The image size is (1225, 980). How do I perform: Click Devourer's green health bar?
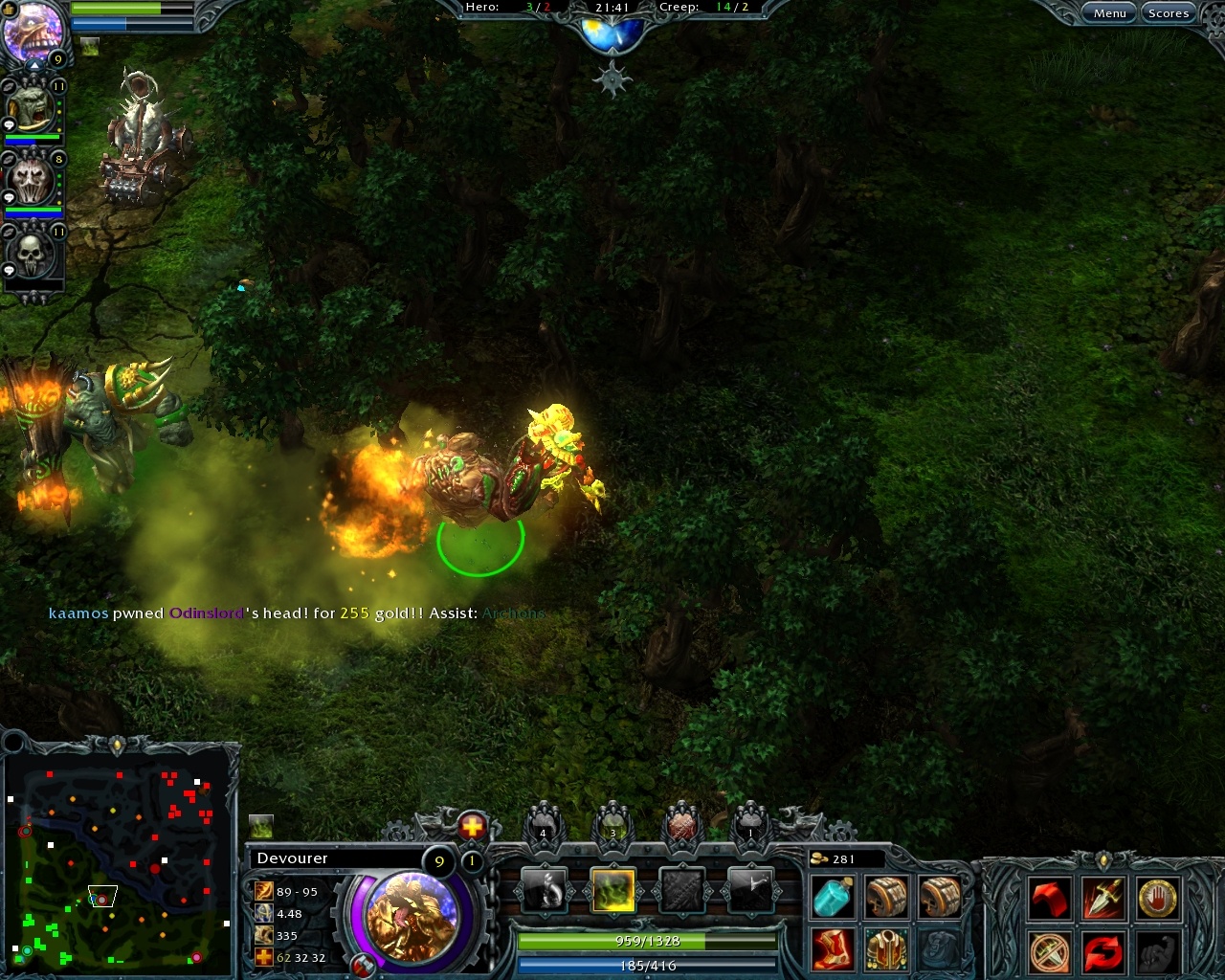(x=646, y=941)
